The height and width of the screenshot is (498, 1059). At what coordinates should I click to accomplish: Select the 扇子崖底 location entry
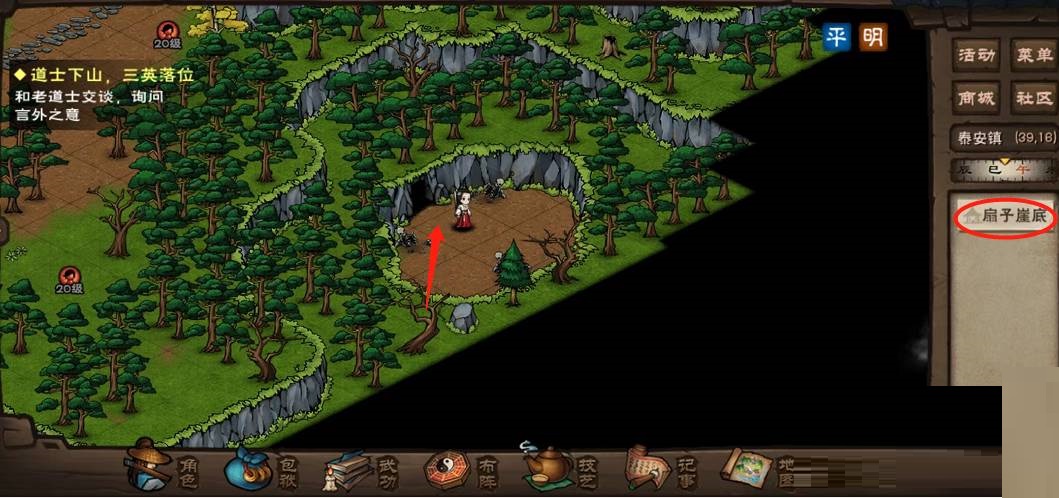point(1007,217)
